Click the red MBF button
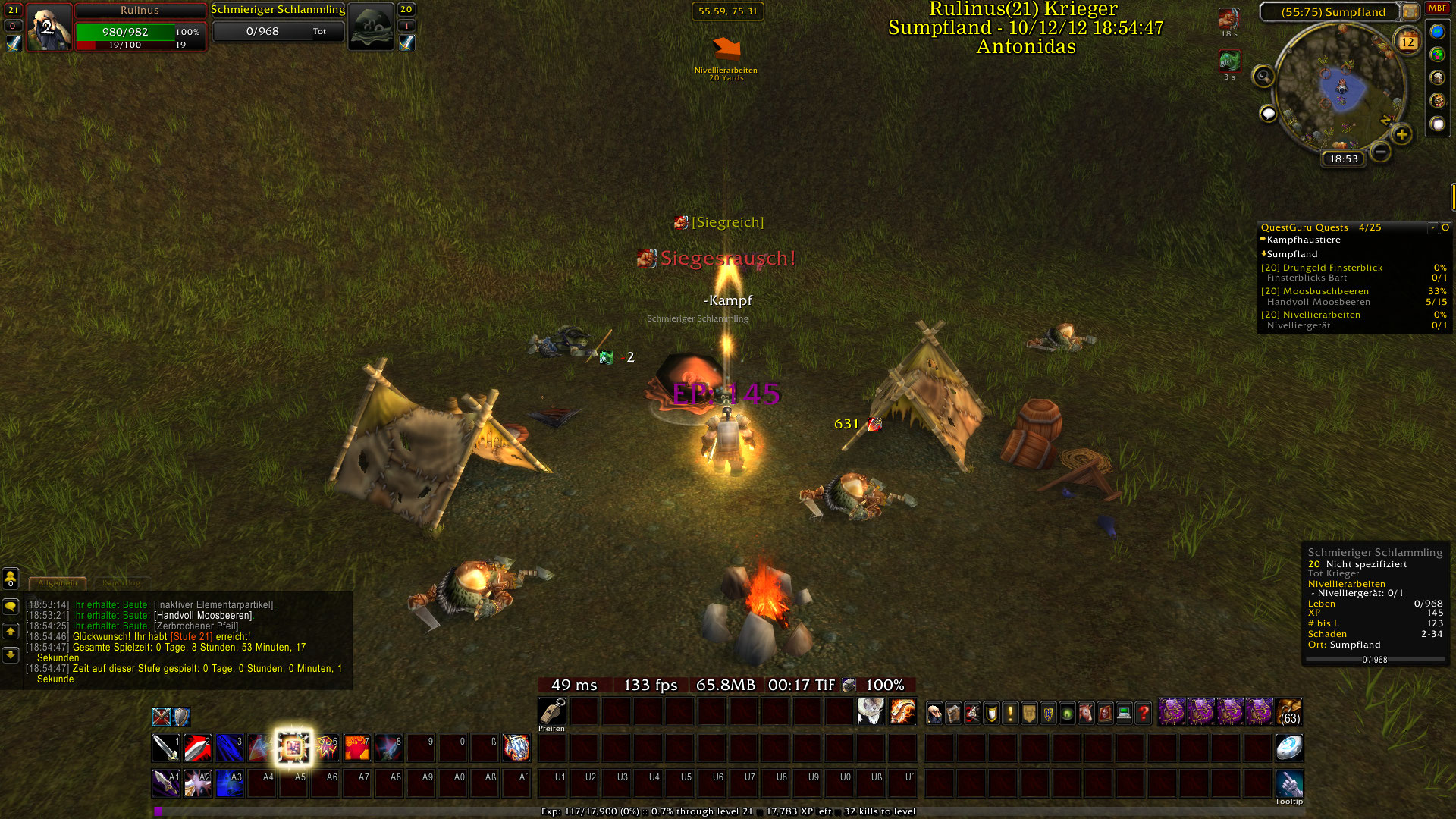1456x819 pixels. 1437,8
